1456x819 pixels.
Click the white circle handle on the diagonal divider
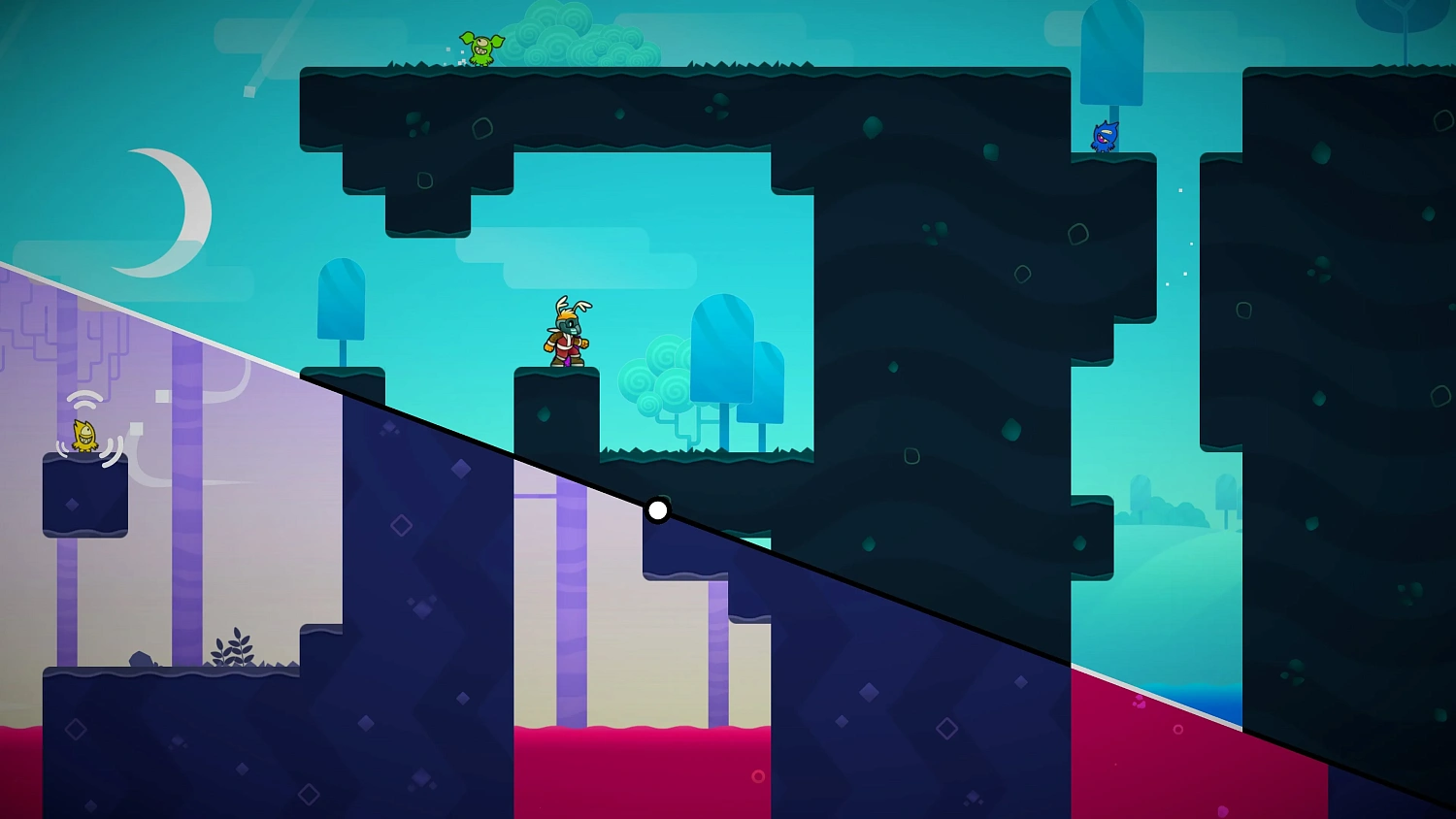click(658, 510)
